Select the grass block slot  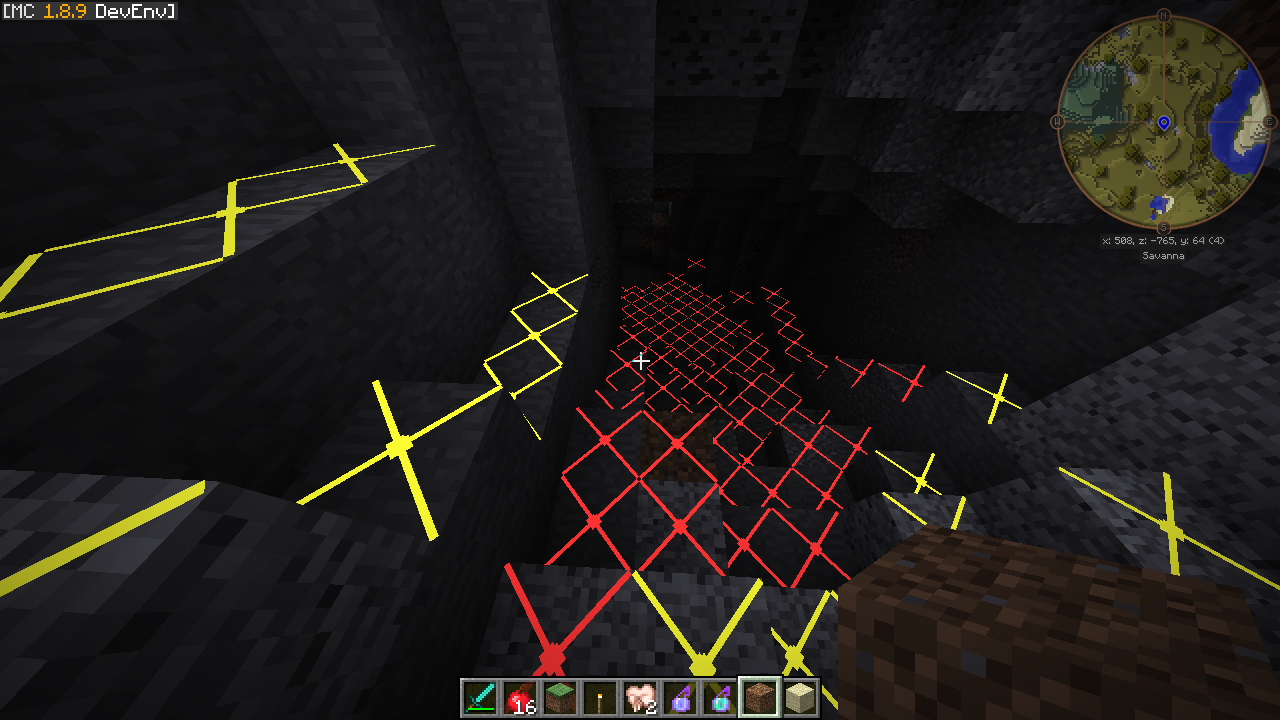560,698
